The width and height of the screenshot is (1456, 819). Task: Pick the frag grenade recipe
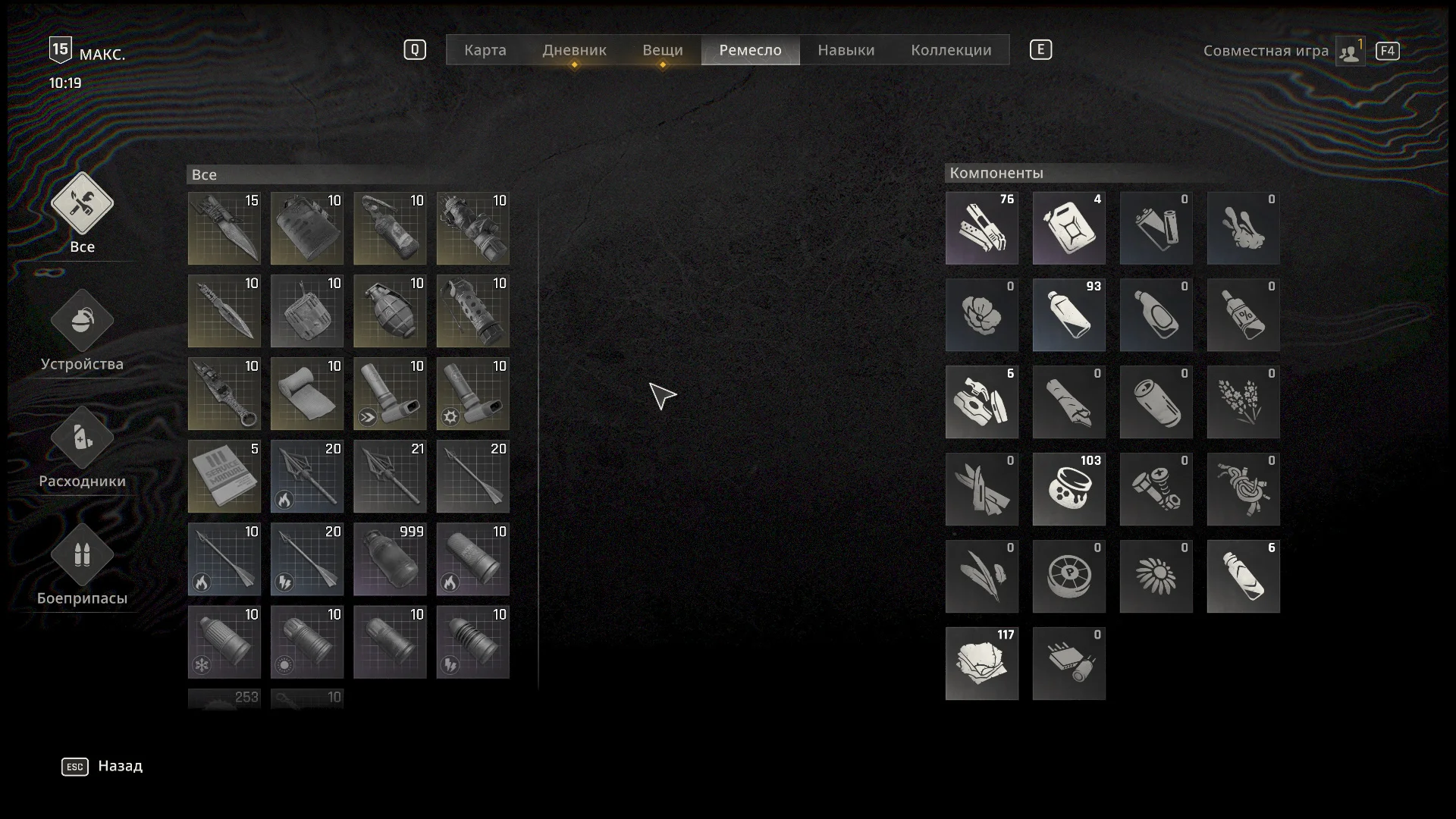point(390,311)
